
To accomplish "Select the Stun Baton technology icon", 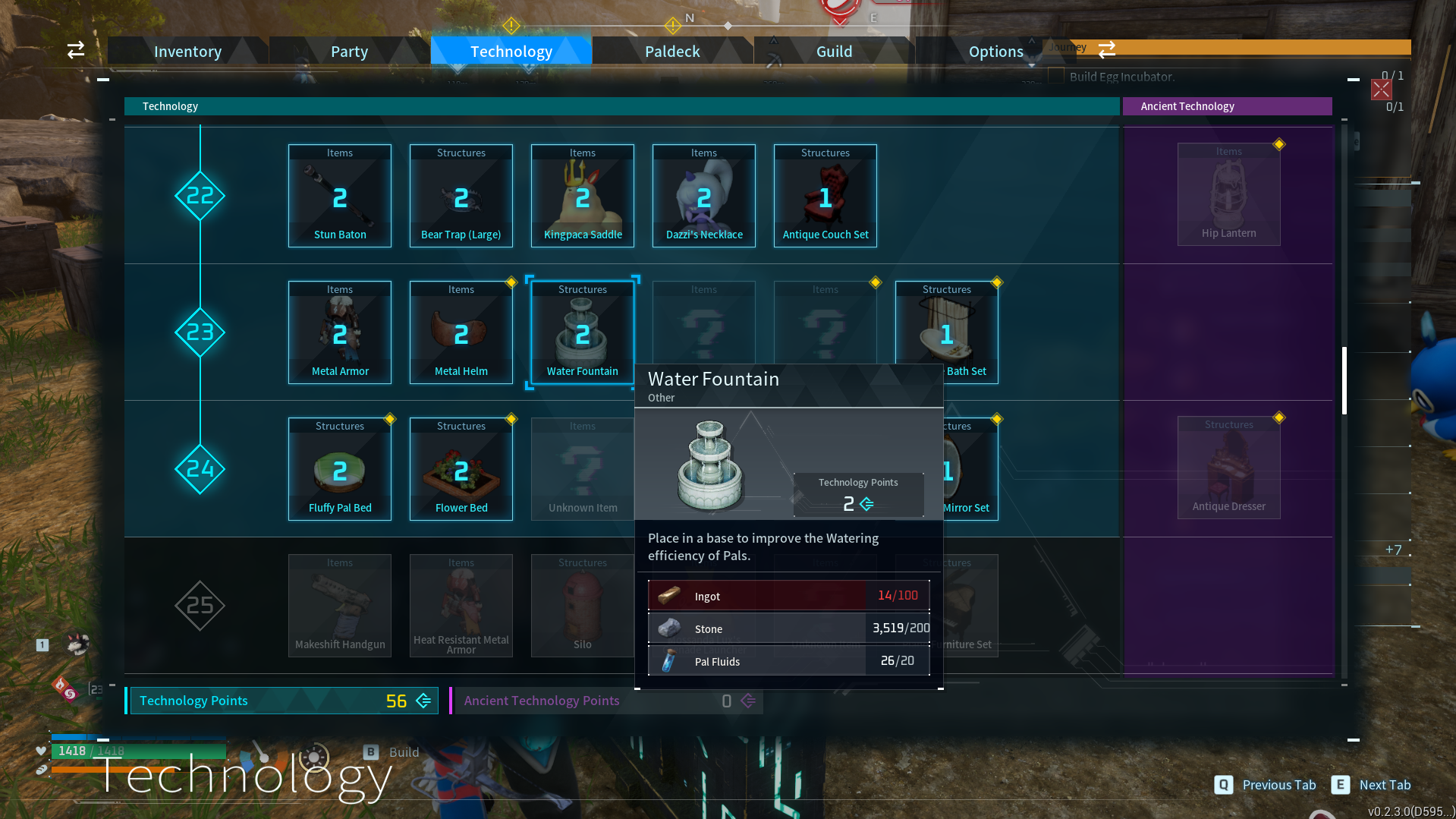I will coord(339,195).
